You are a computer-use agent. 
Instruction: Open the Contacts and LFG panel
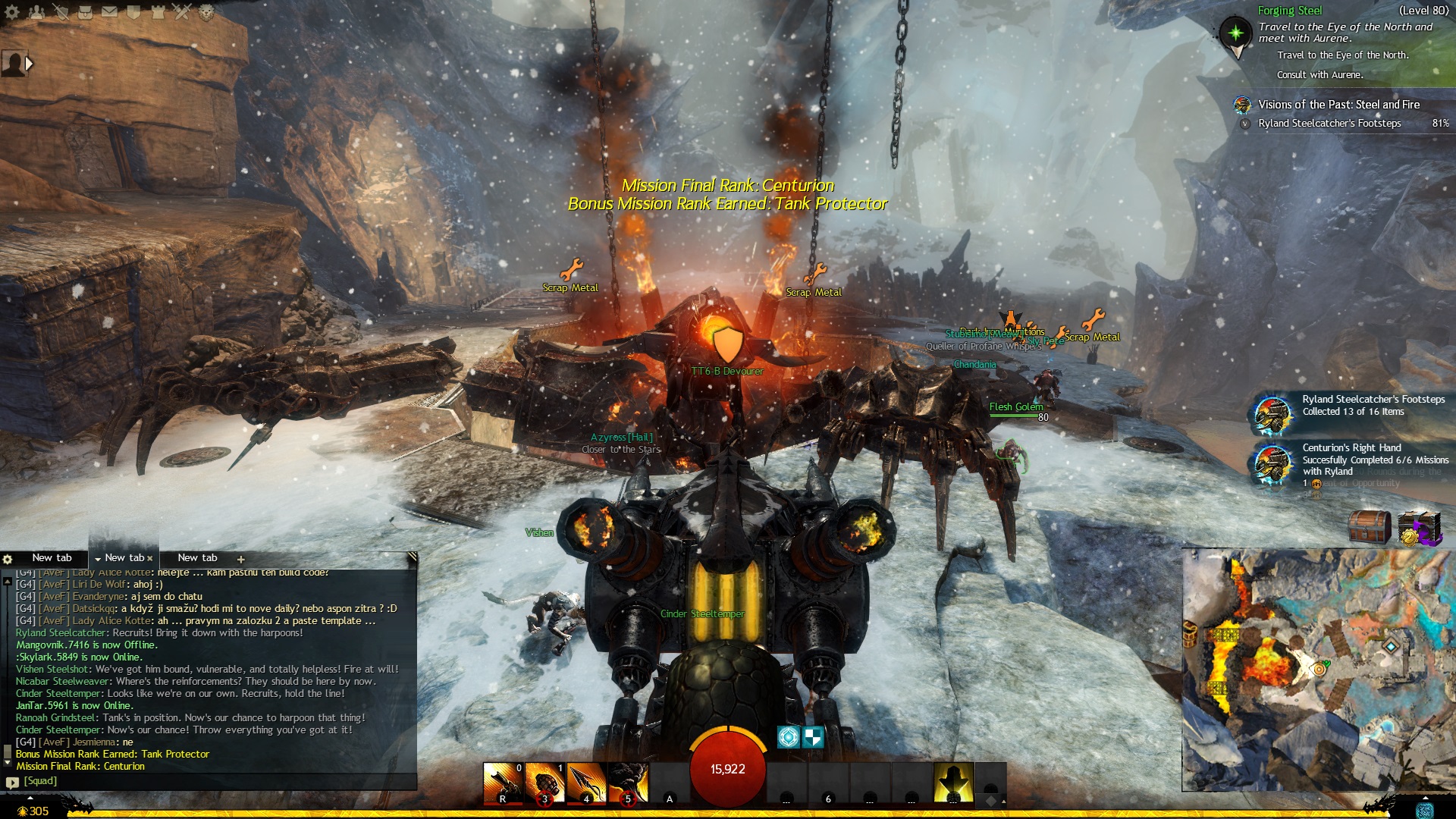click(x=36, y=11)
